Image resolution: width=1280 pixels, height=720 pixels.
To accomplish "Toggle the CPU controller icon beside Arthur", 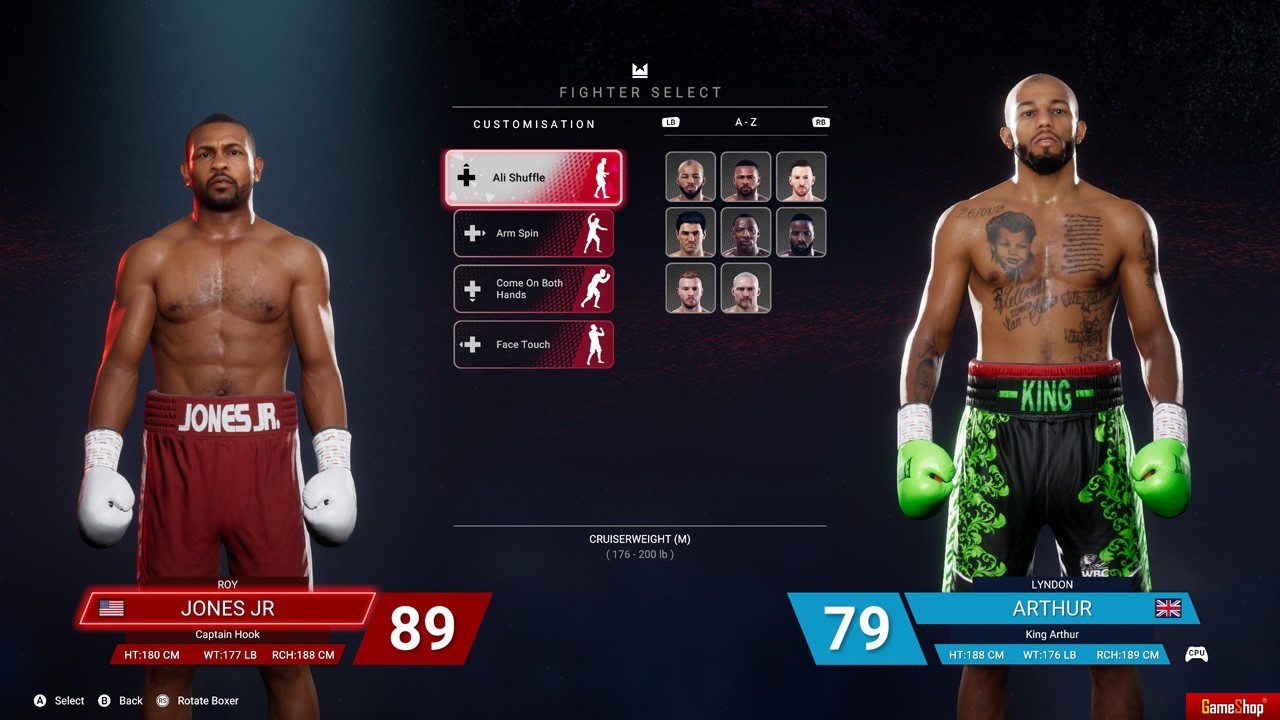I will pos(1196,655).
